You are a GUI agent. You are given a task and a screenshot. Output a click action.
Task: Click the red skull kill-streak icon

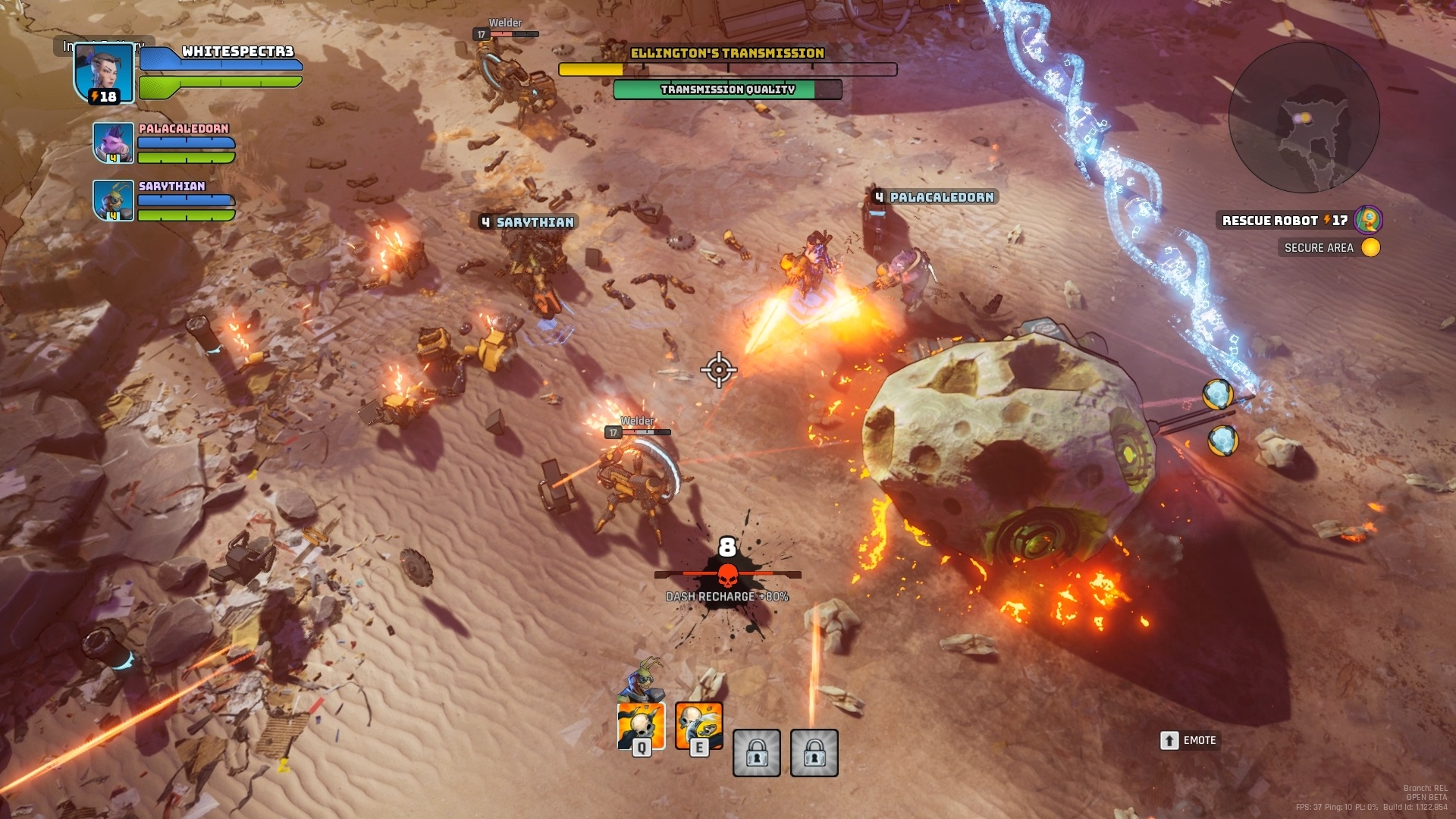727,576
